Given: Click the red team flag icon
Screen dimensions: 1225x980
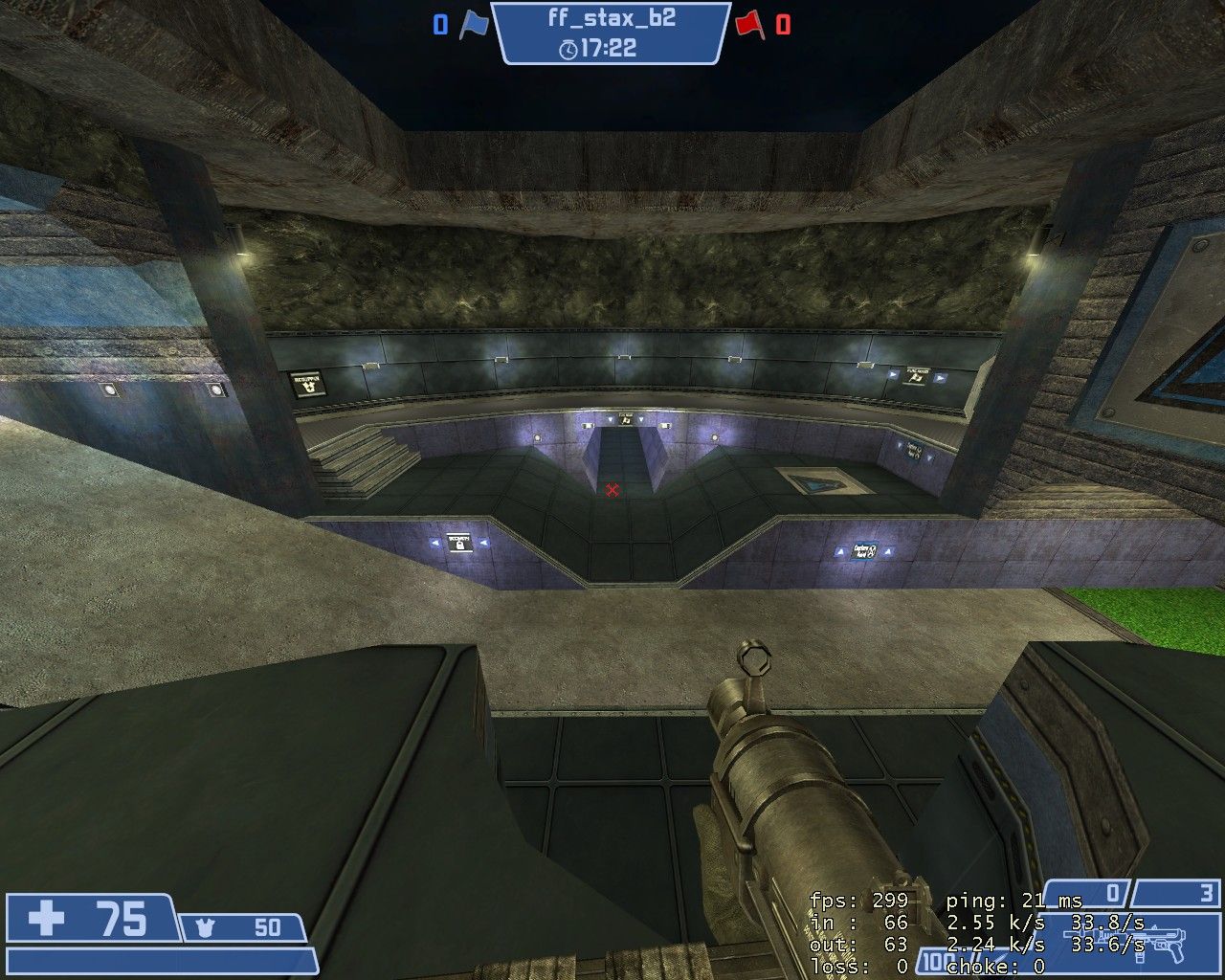Looking at the screenshot, I should pos(749,25).
